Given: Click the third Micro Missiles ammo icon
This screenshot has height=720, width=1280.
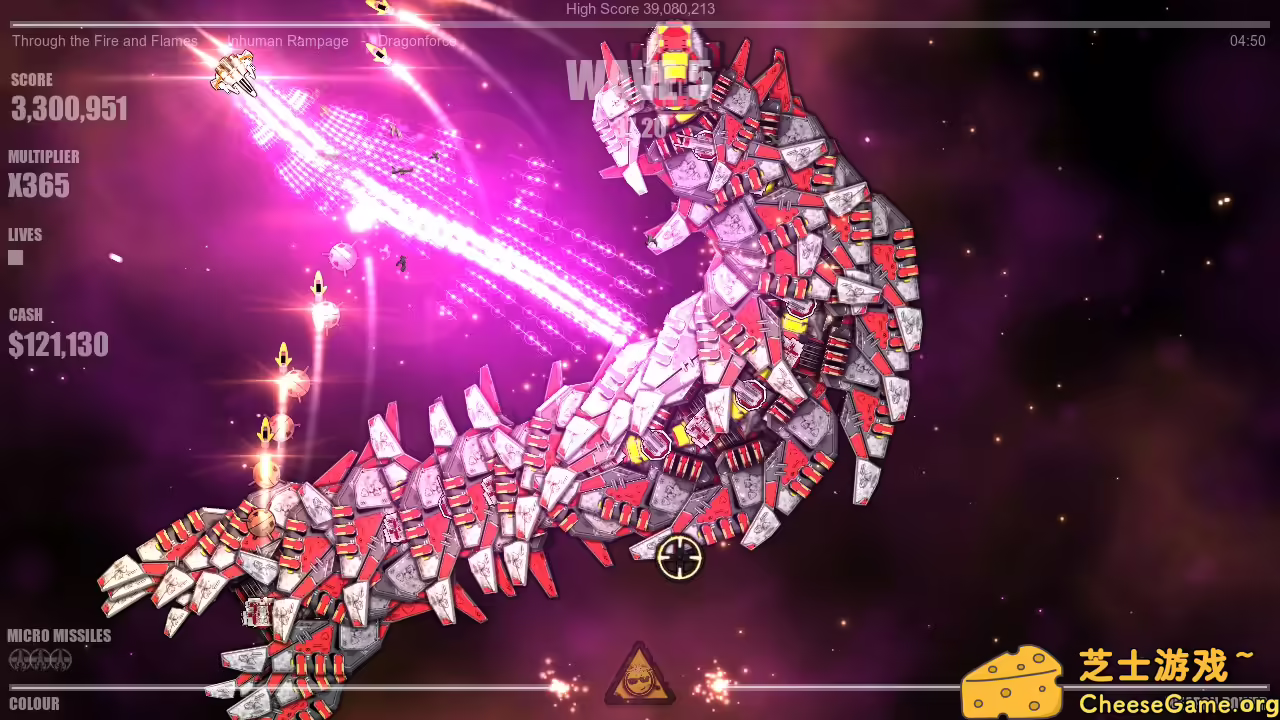Looking at the screenshot, I should coord(61,660).
